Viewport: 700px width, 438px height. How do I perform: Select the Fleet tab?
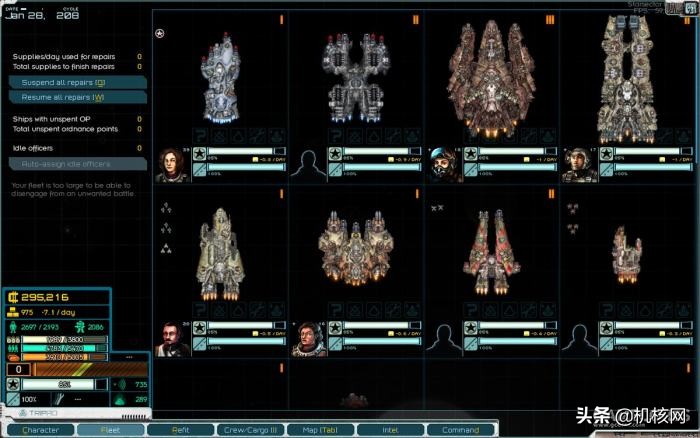(109, 430)
